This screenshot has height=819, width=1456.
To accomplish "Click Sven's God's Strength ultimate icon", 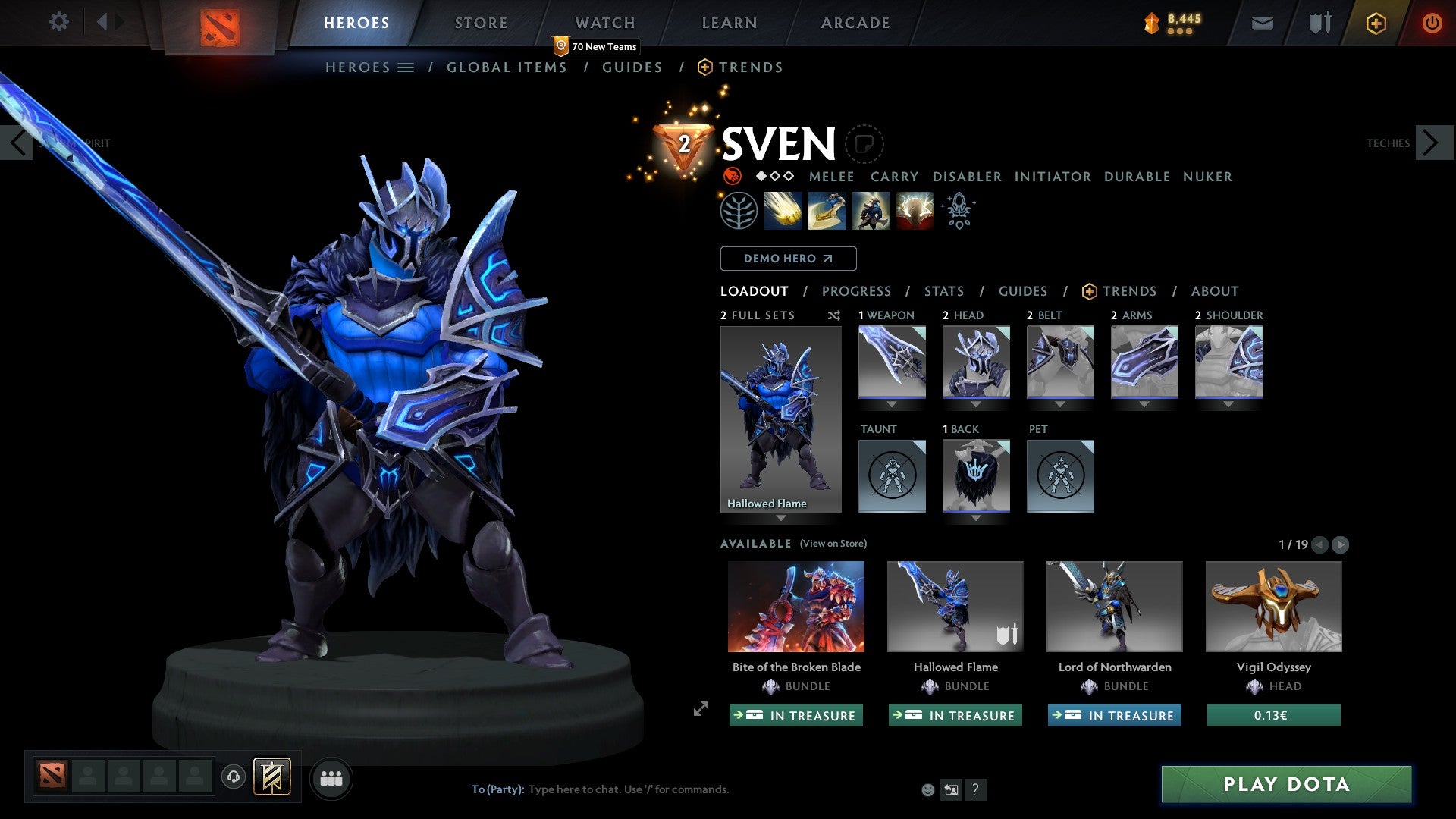I will coord(914,210).
